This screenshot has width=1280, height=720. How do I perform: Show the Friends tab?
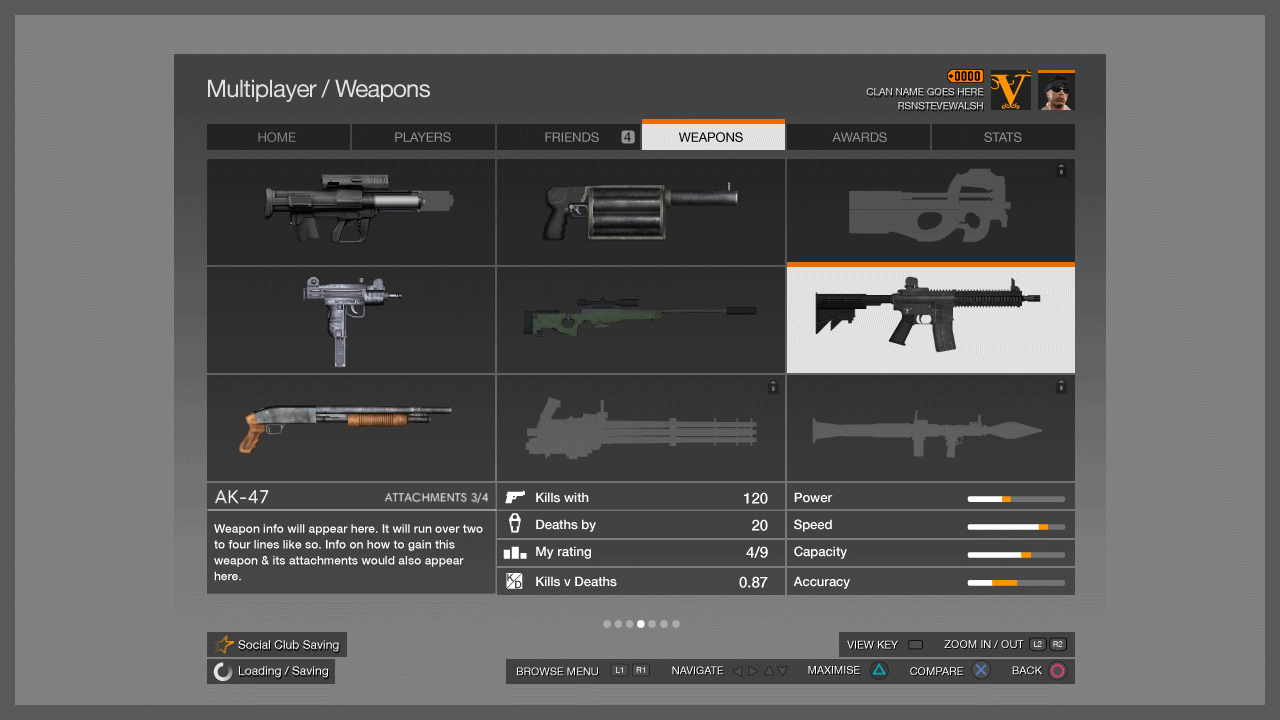point(568,137)
